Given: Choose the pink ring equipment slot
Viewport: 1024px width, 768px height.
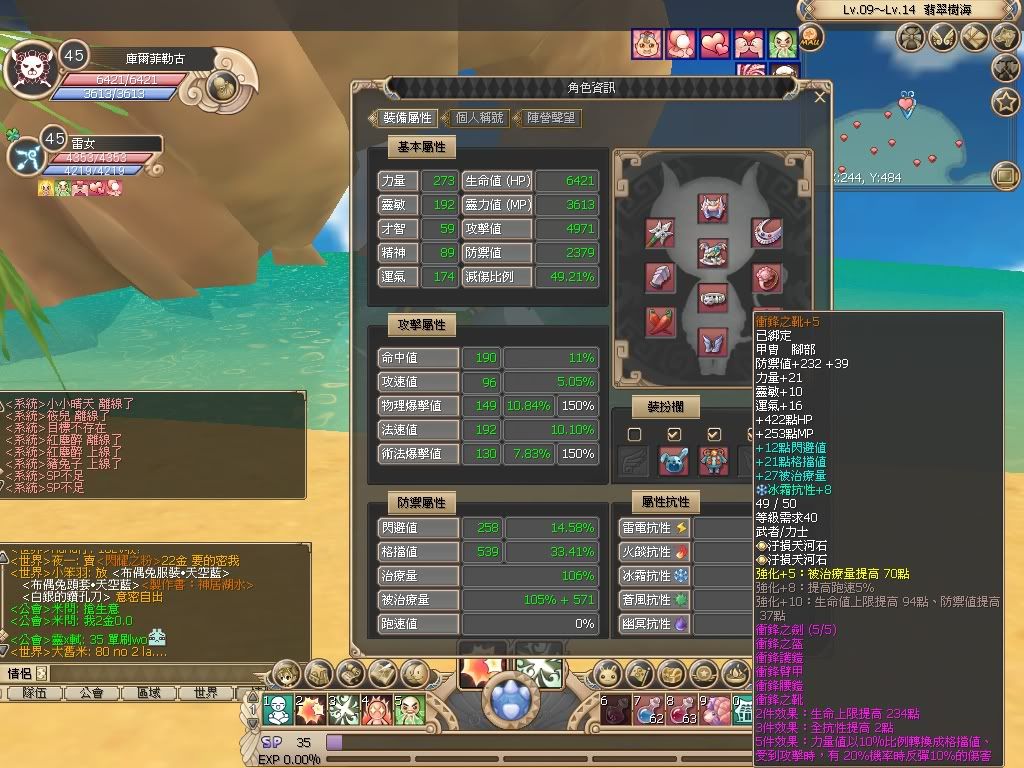Looking at the screenshot, I should (x=766, y=277).
